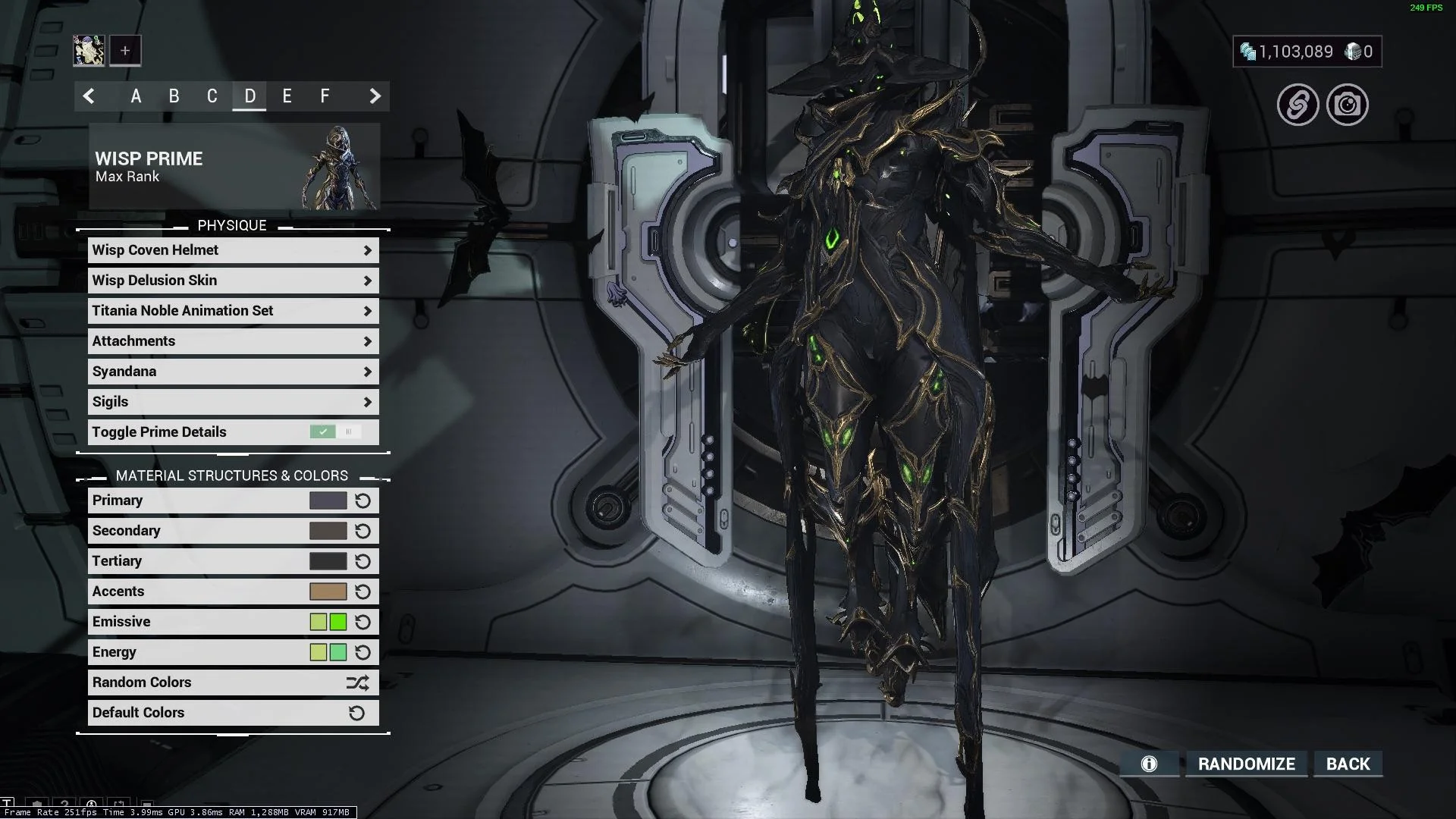Screen dimensions: 1456x819
Task: Restore Default Colors
Action: coord(233,713)
